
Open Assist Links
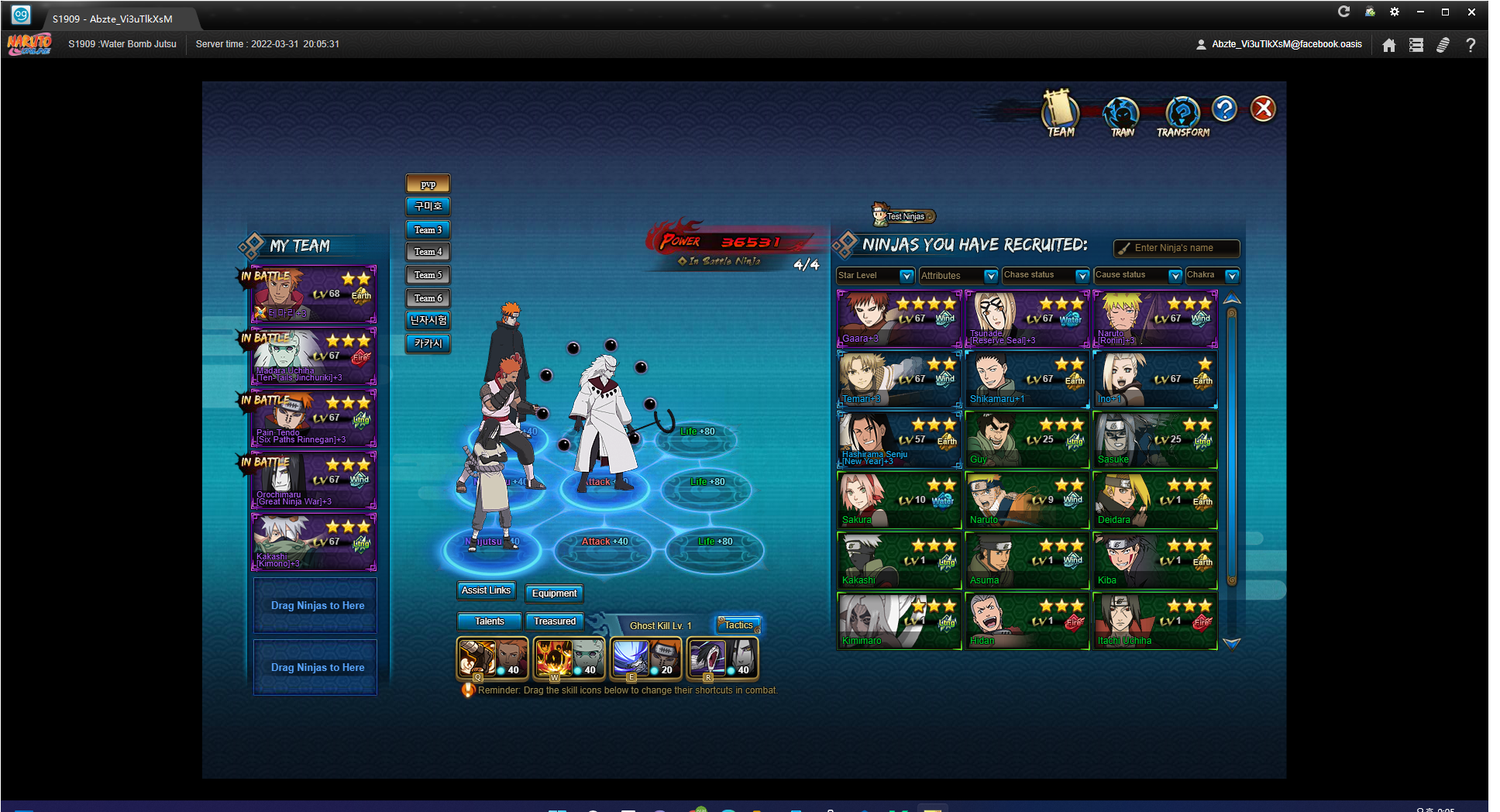click(486, 590)
